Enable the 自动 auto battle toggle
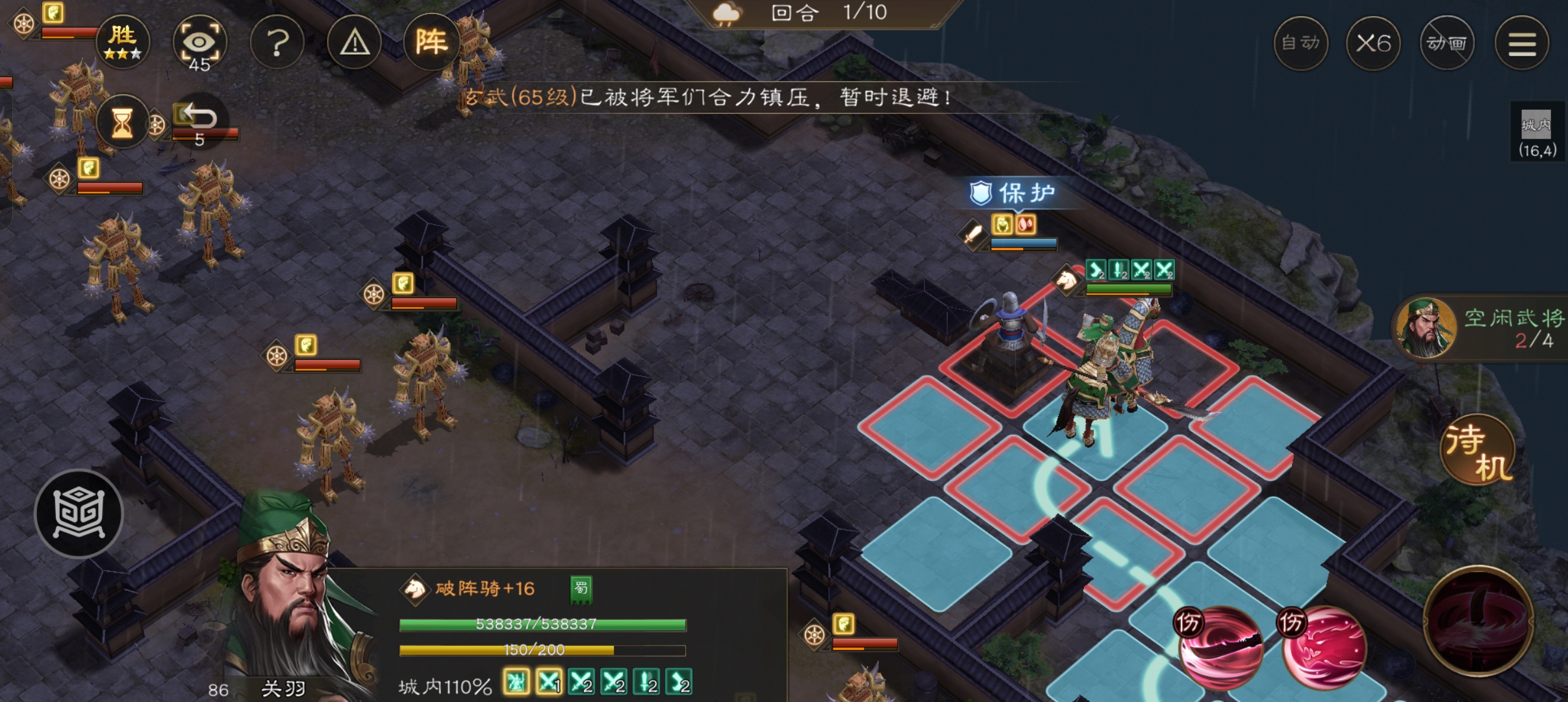 coord(1302,42)
